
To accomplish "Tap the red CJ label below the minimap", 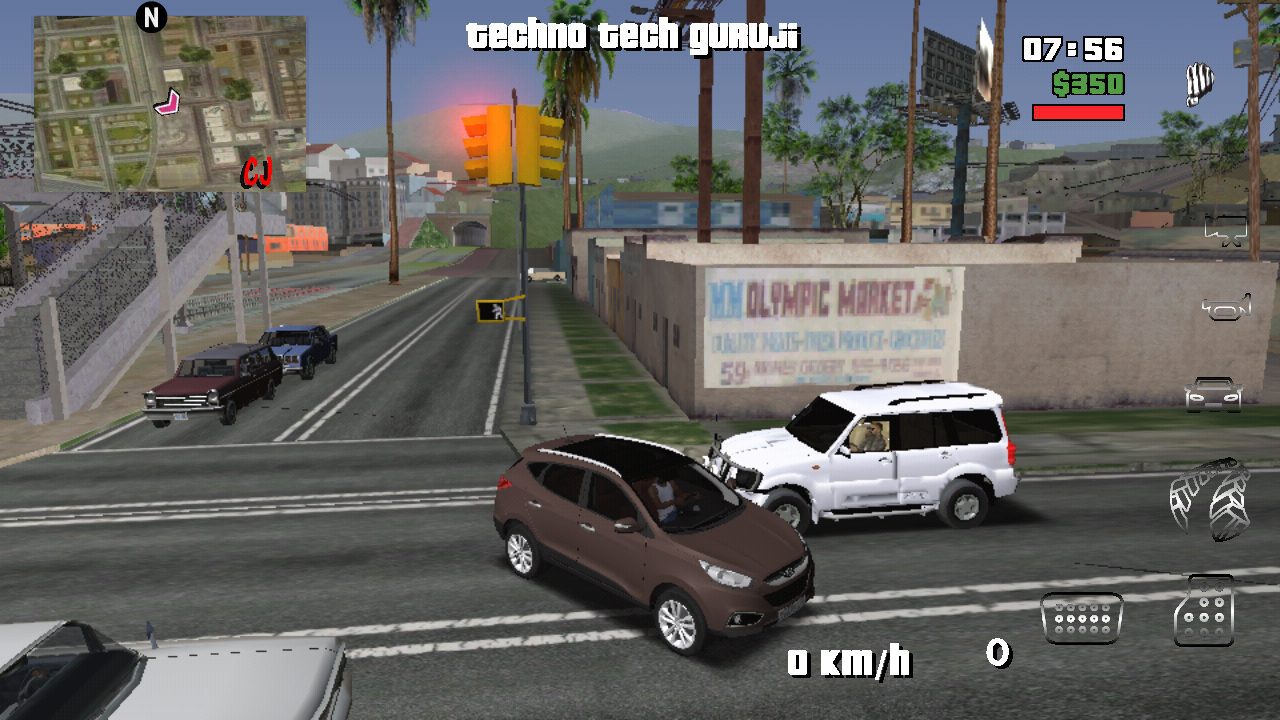I will 258,172.
